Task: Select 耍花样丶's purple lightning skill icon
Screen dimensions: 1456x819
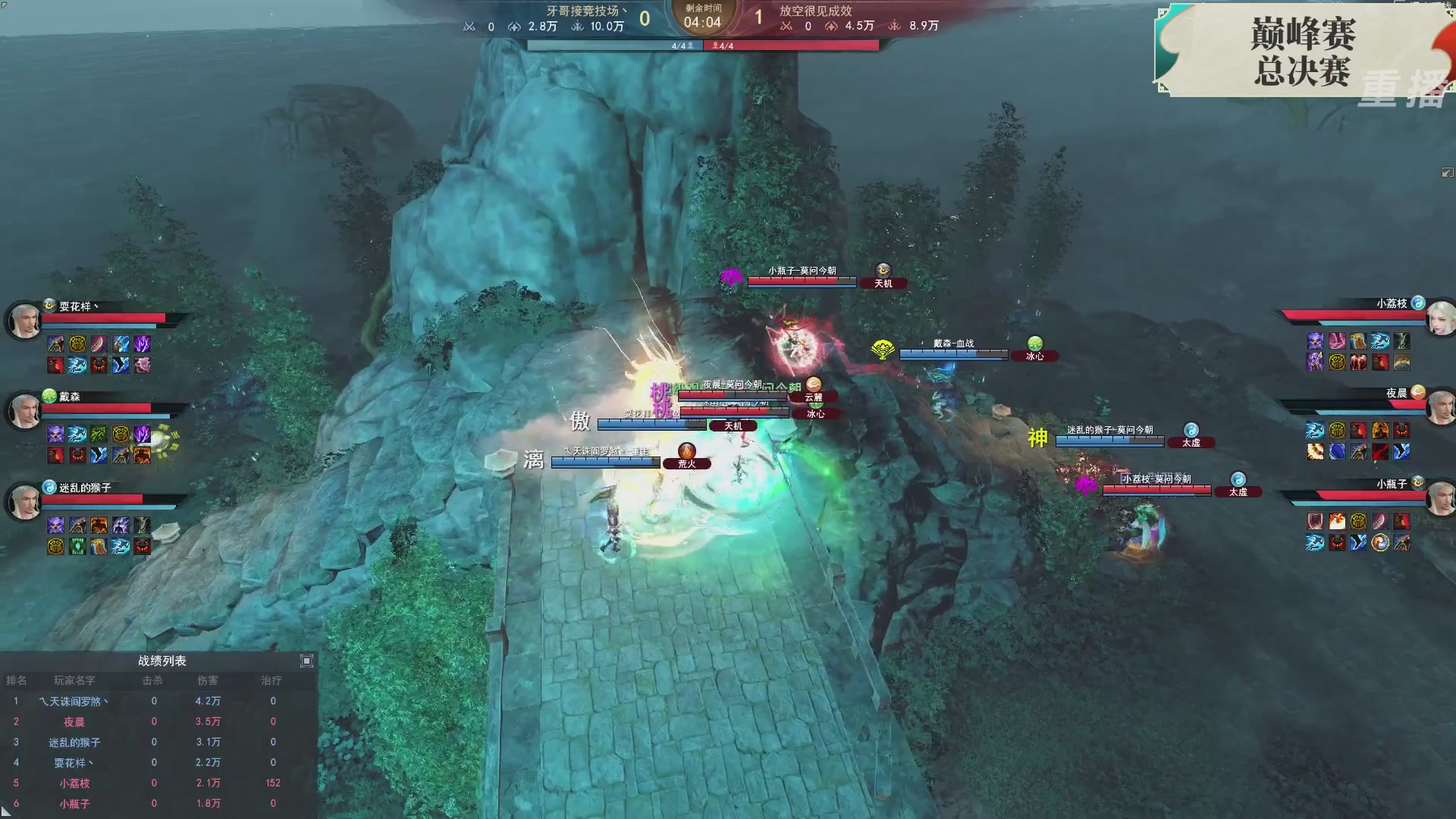Action: (140, 344)
